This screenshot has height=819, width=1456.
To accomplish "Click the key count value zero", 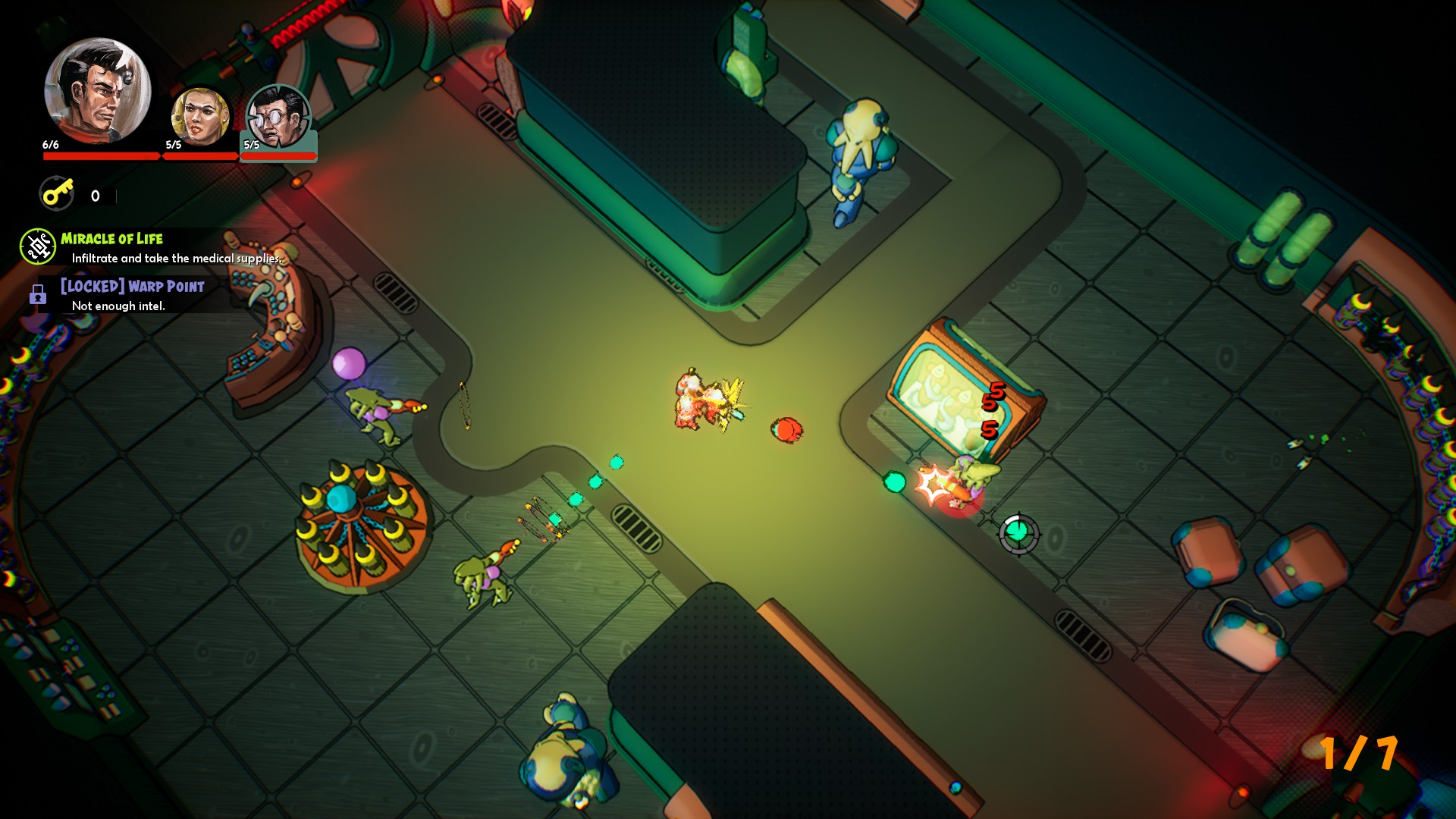I will tap(95, 195).
